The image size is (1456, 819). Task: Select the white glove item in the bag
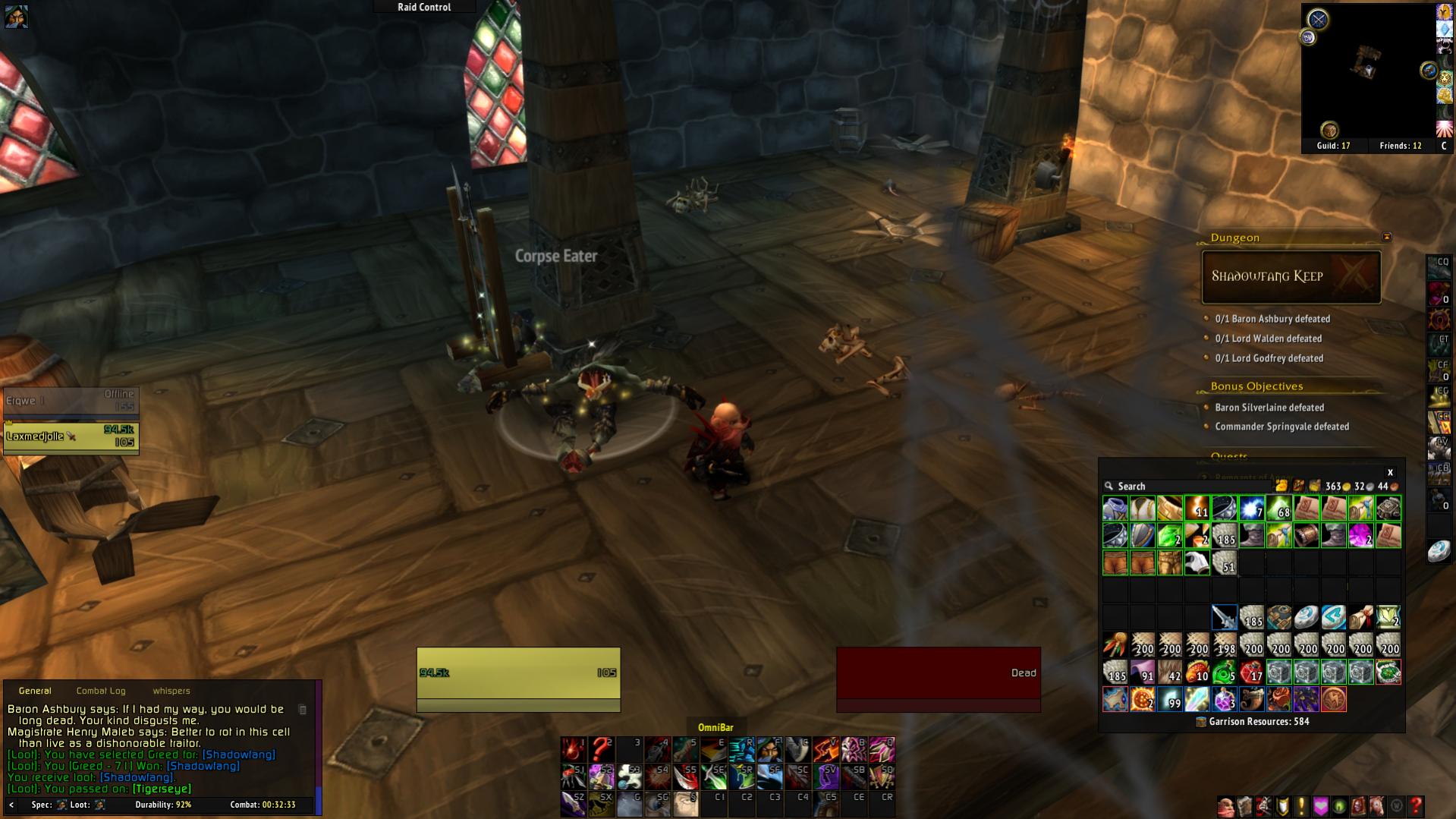click(x=1197, y=563)
